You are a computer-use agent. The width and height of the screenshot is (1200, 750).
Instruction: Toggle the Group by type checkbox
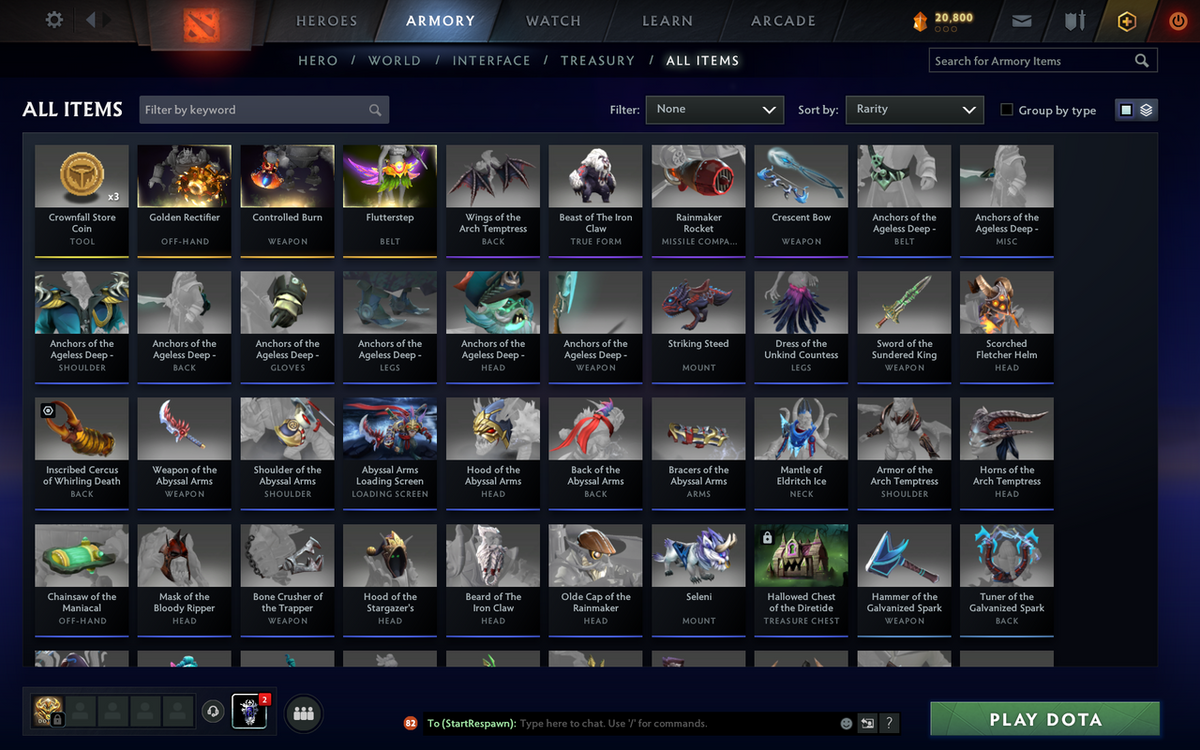[1007, 110]
